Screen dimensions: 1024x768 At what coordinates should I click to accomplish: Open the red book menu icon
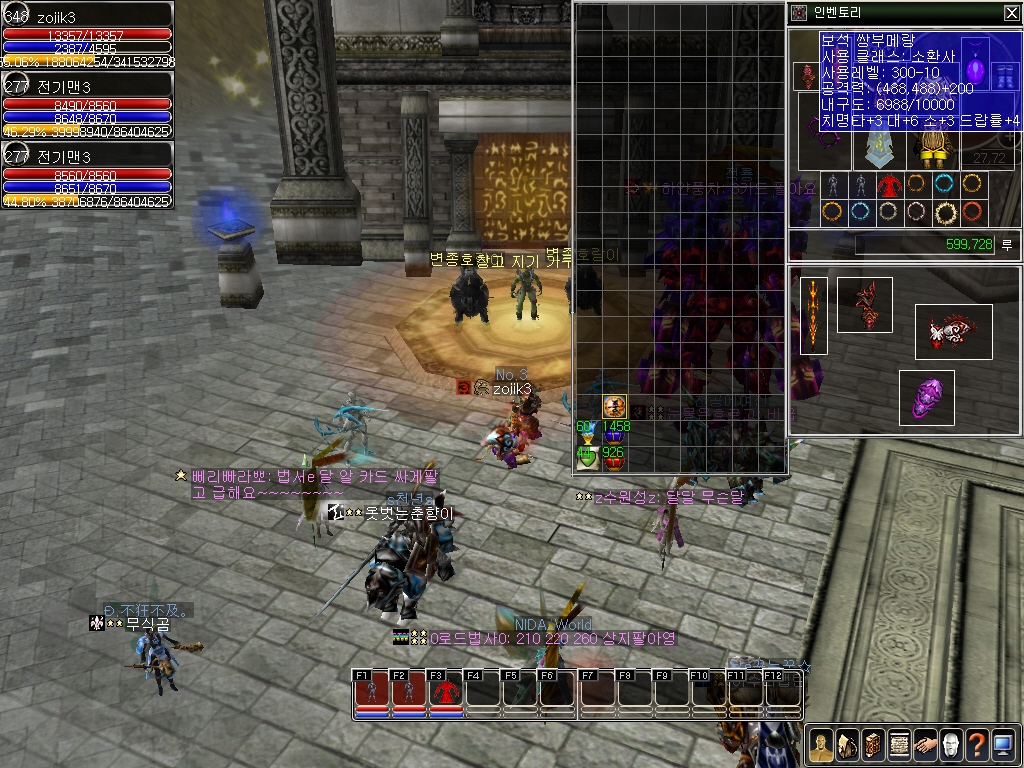coord(873,745)
